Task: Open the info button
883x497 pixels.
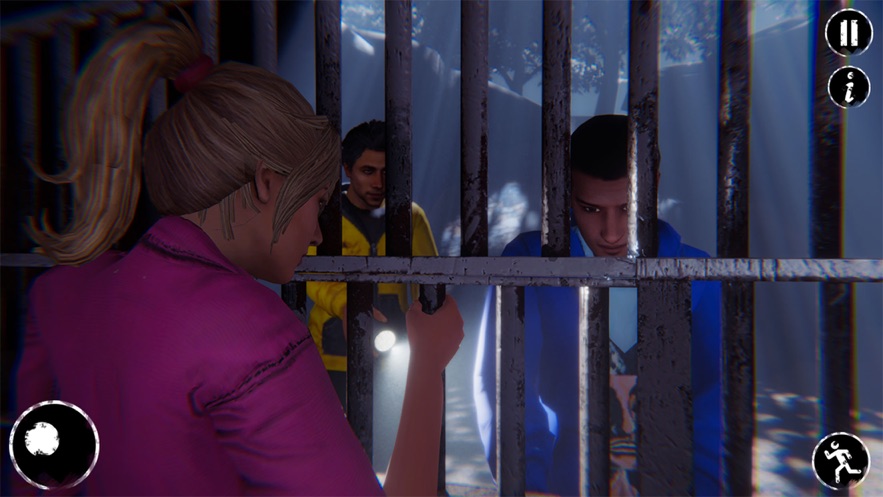Action: coord(848,87)
